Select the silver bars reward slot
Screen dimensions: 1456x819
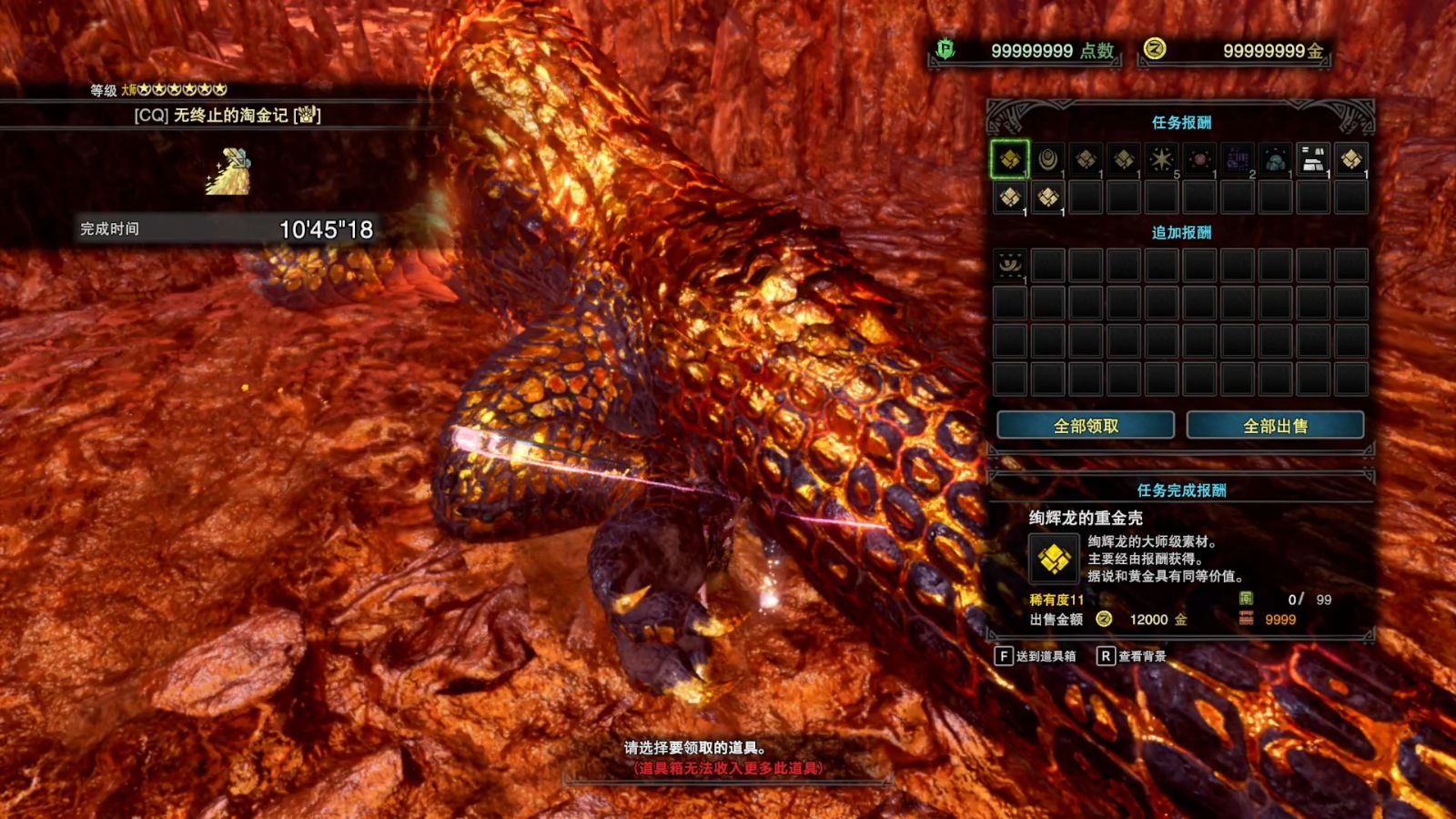pos(1313,160)
